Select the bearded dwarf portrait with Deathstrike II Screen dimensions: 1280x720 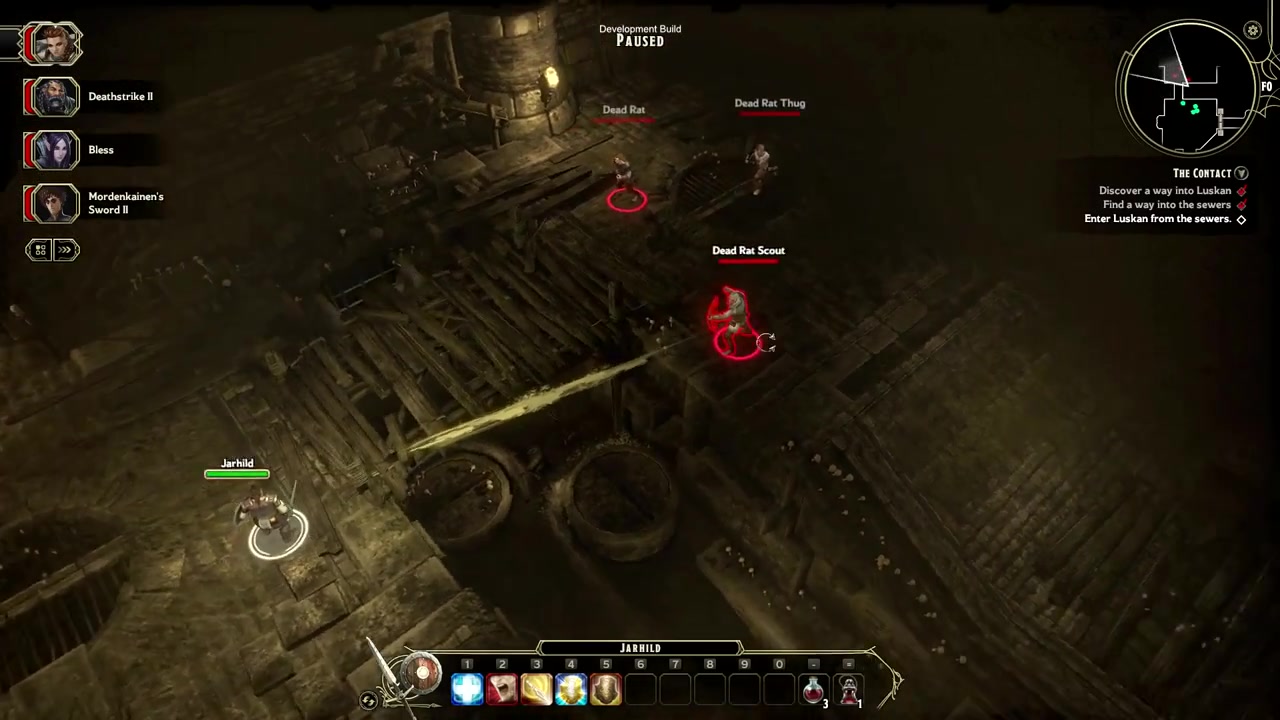[x=52, y=97]
